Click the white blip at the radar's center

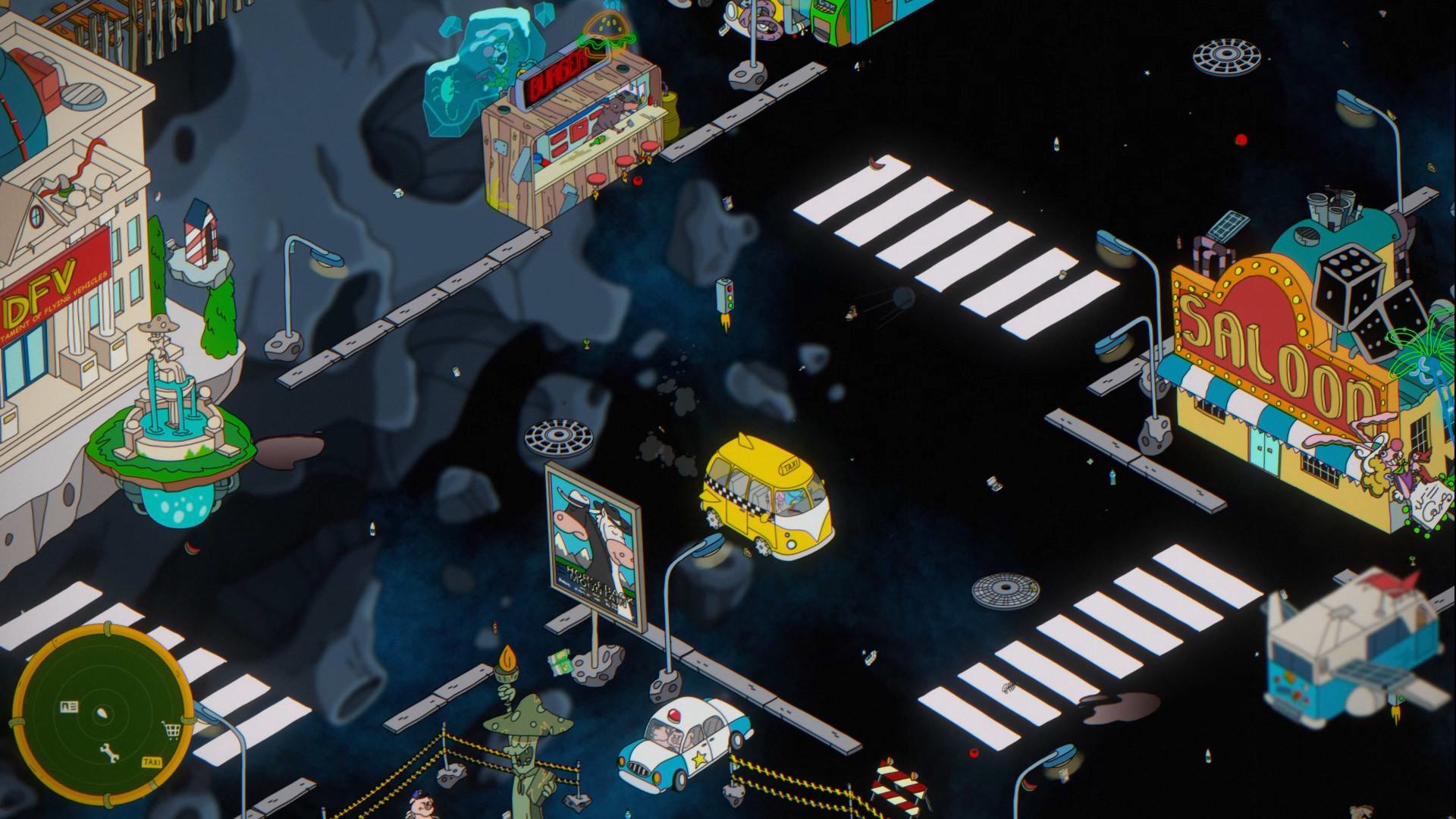[103, 713]
